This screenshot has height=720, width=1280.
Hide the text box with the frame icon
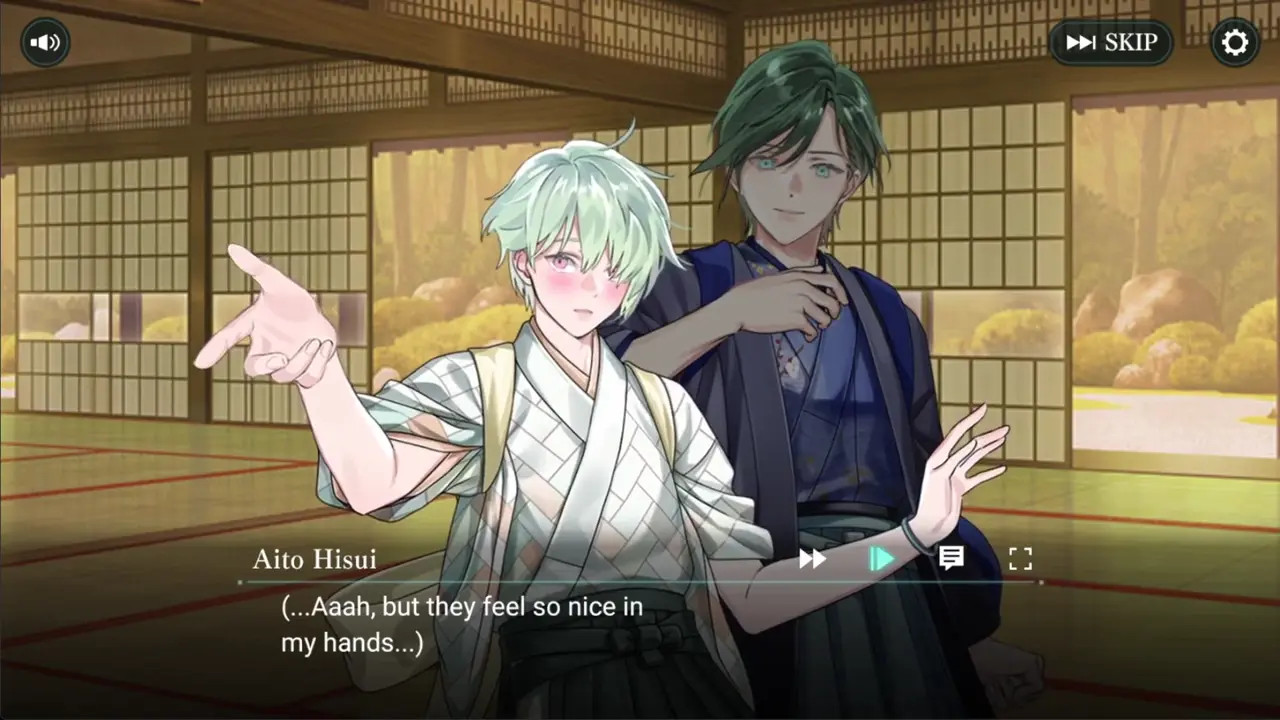click(1019, 559)
